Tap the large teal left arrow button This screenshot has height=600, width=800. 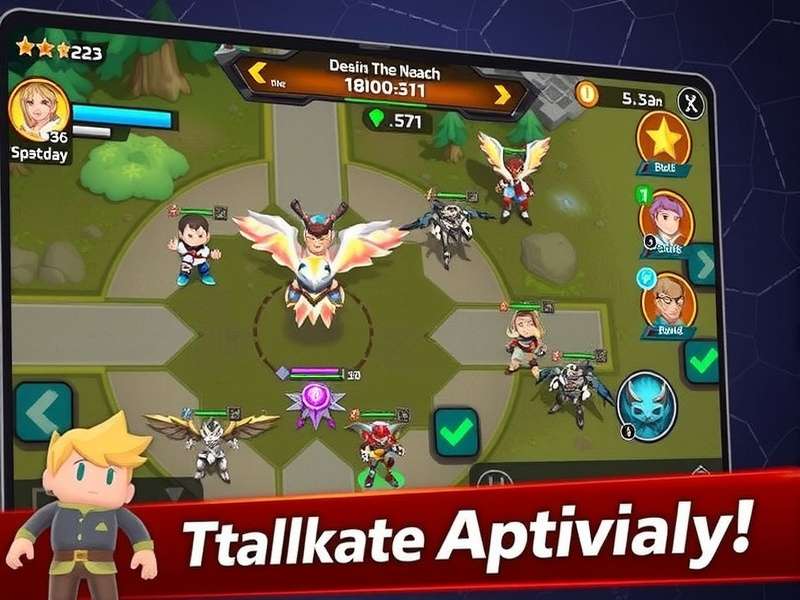(43, 411)
